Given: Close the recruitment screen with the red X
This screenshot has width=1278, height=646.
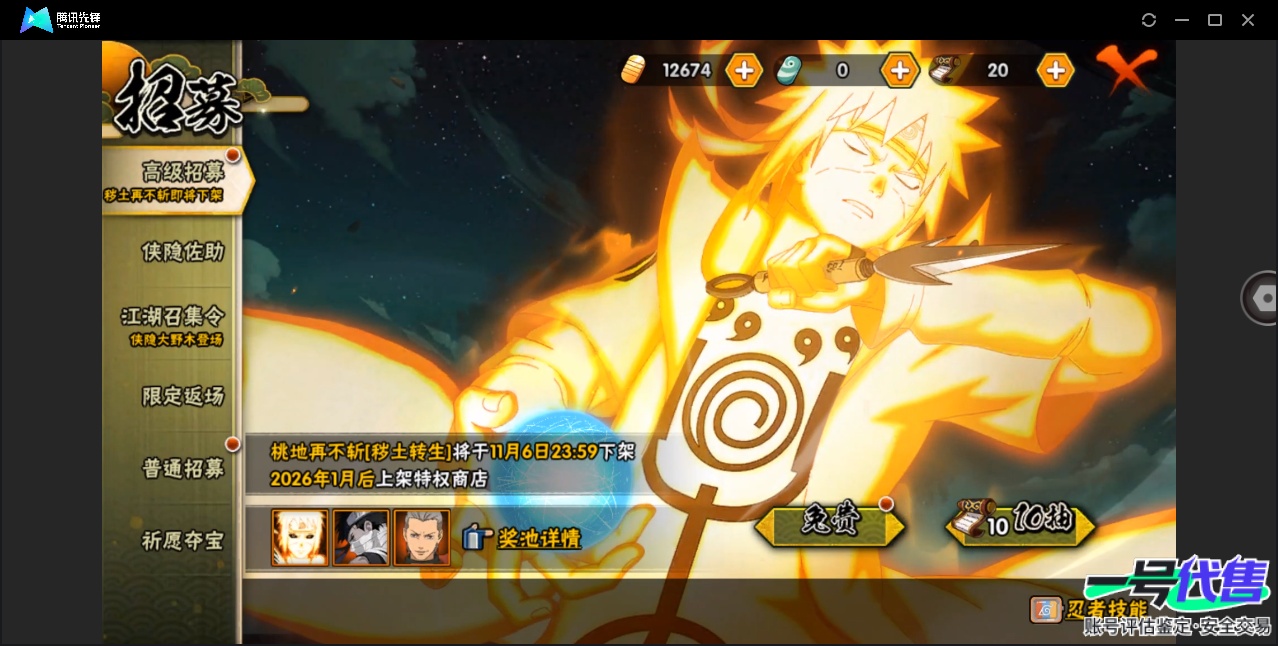Looking at the screenshot, I should coord(1126,68).
